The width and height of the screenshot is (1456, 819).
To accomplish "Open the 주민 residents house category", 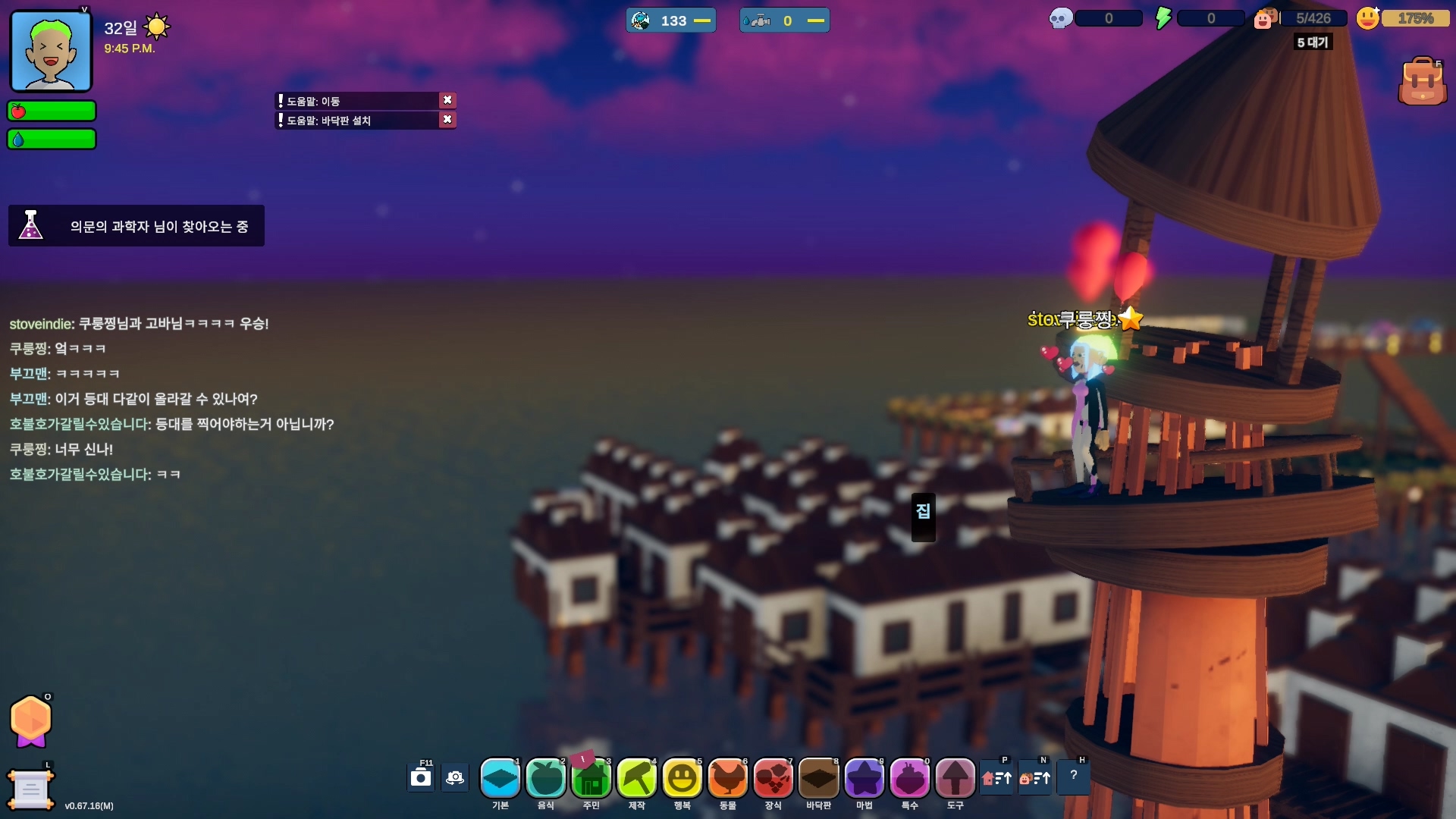I will (x=591, y=778).
